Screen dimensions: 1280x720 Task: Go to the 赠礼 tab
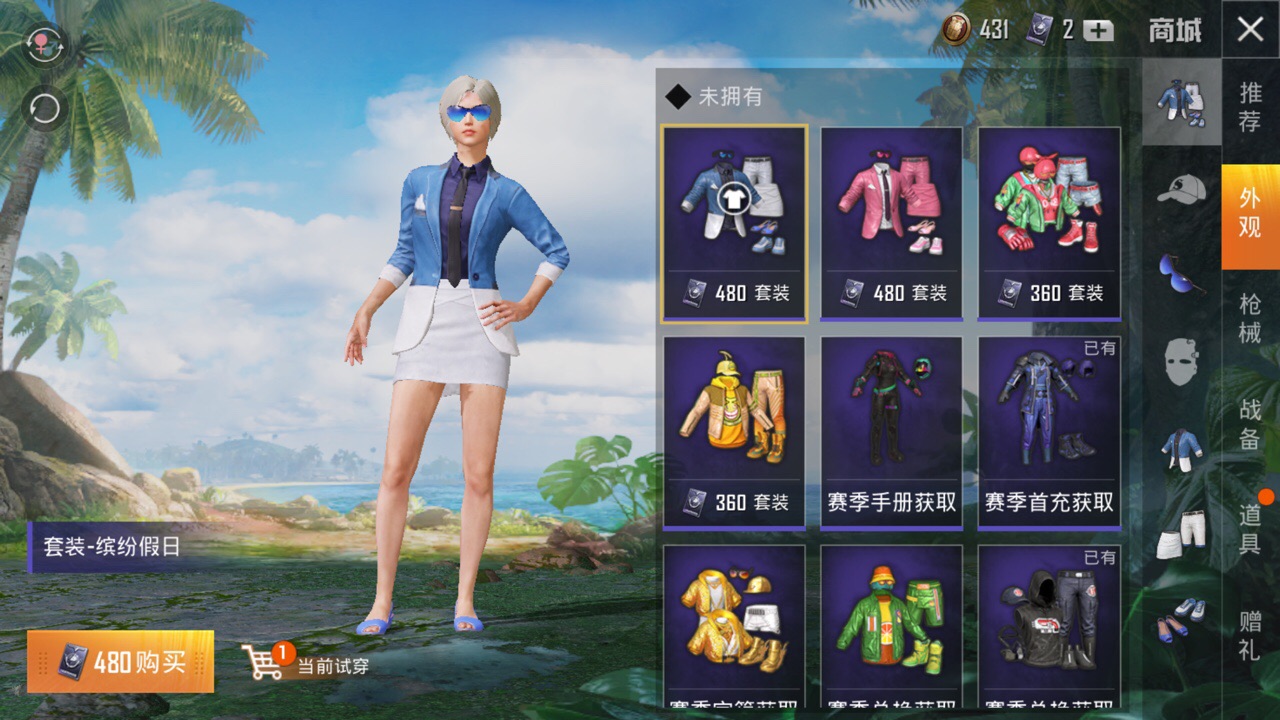point(1250,635)
